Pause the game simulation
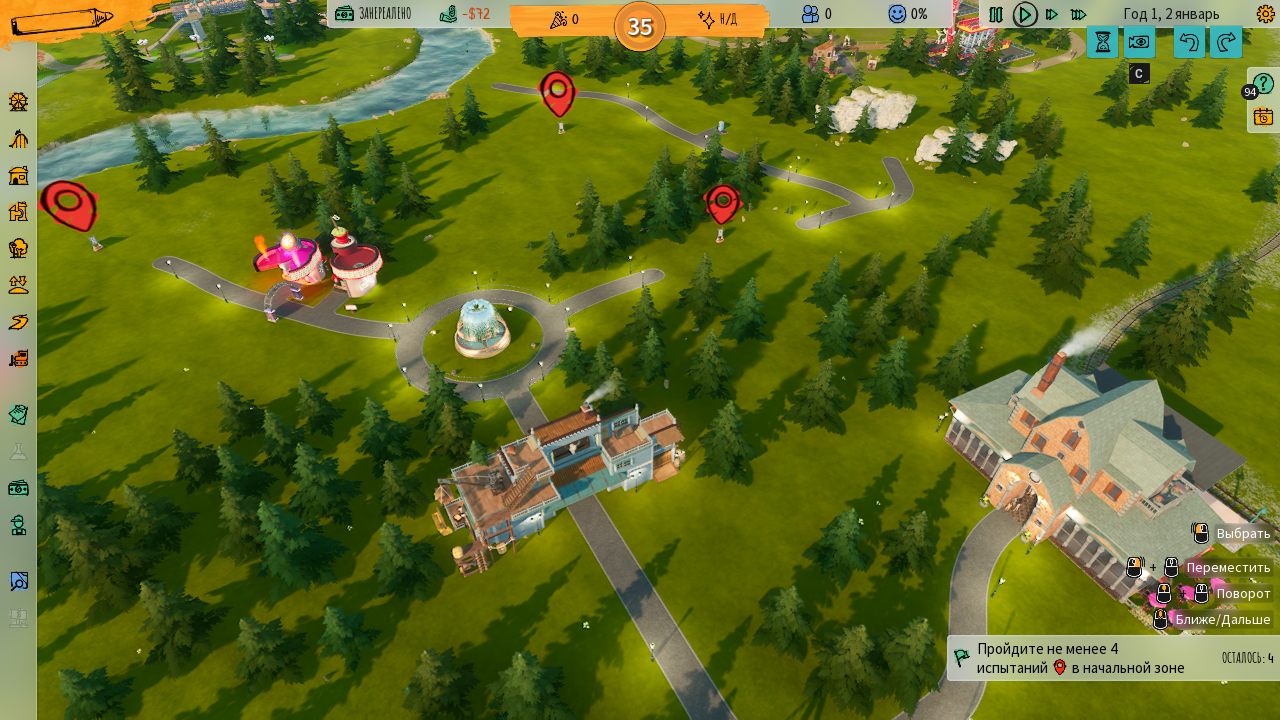Viewport: 1280px width, 720px height. click(x=996, y=14)
